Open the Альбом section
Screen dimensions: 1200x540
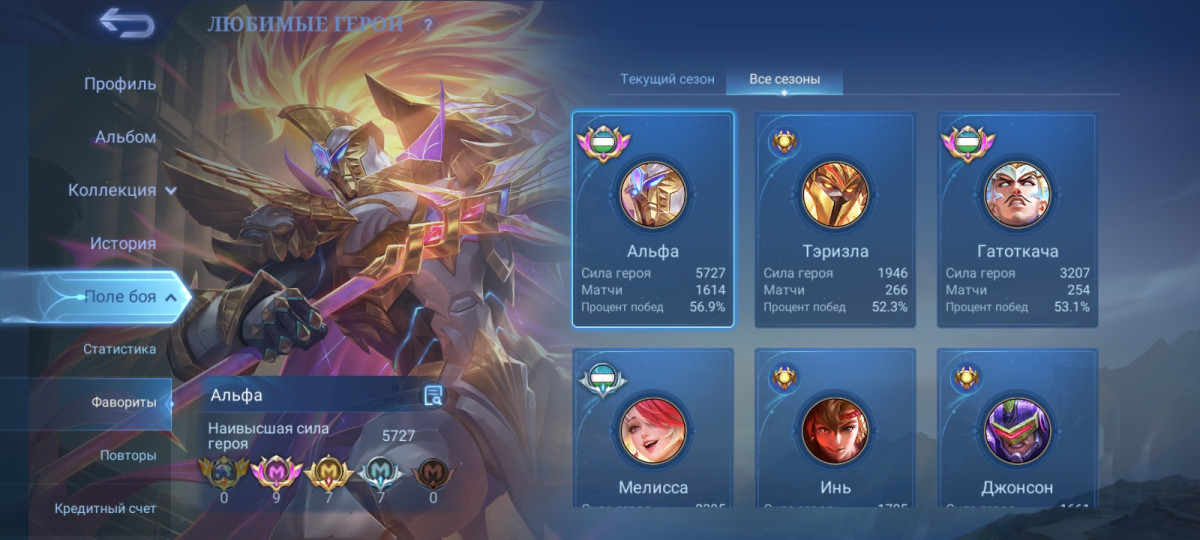[x=125, y=137]
